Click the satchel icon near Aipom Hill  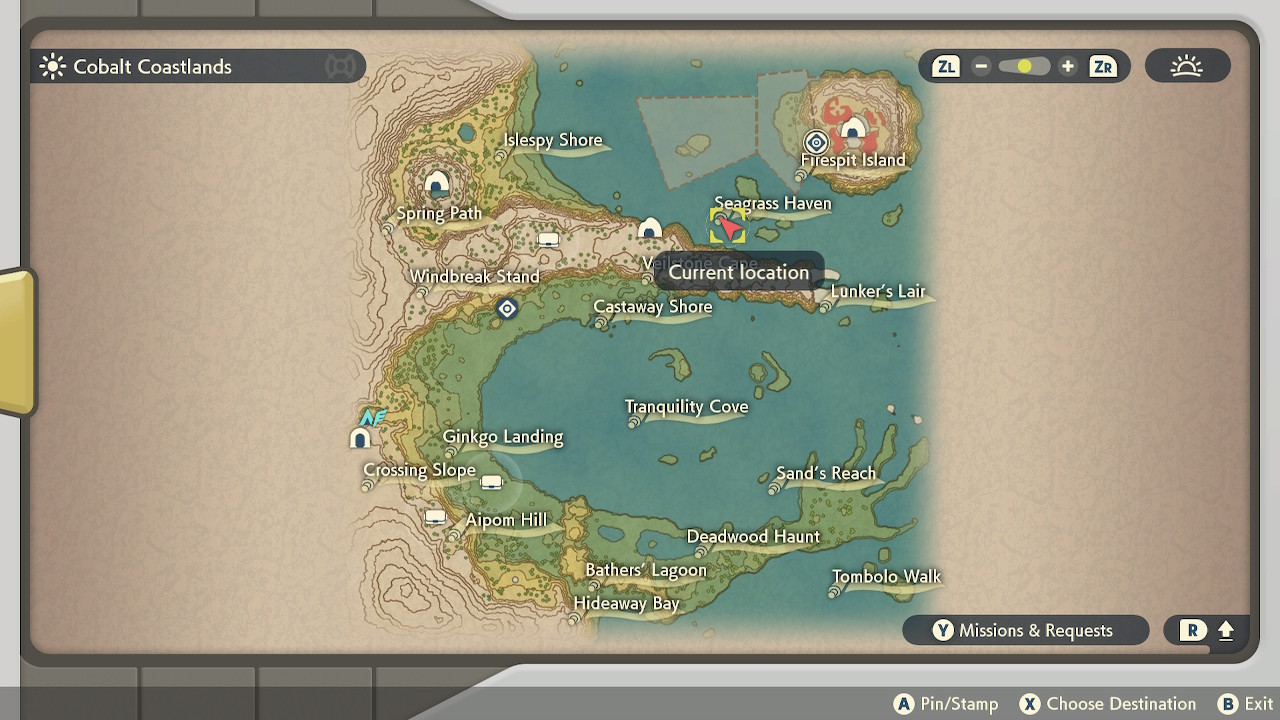click(x=433, y=518)
